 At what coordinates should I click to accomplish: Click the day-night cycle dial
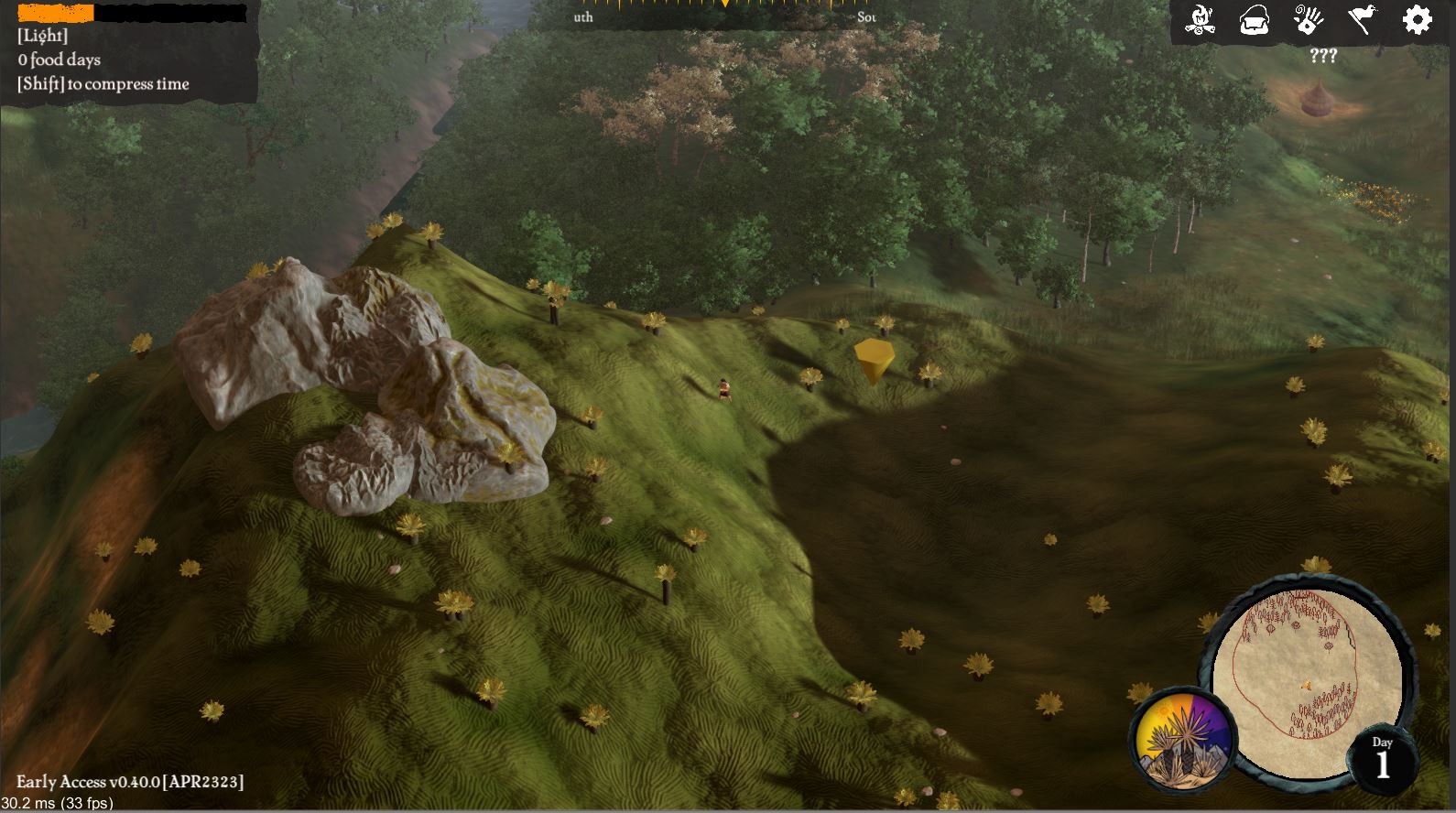point(1183,736)
